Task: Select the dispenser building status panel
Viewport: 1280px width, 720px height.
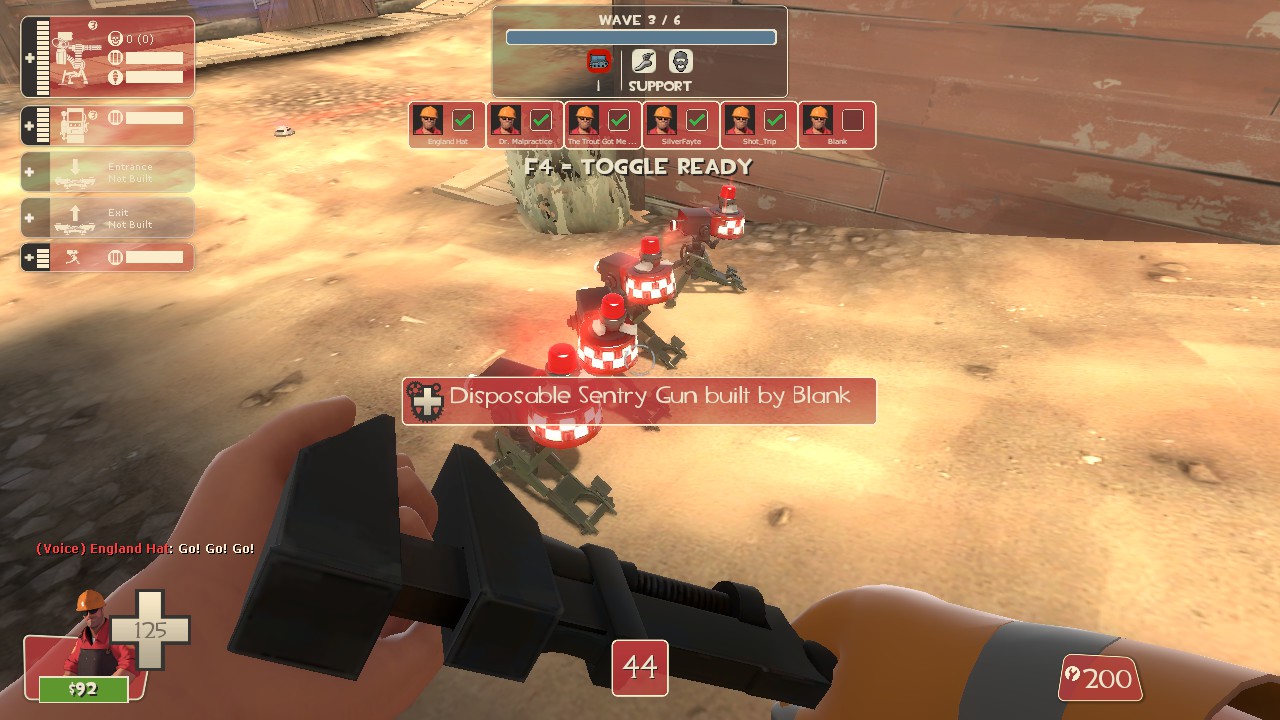Action: (108, 125)
